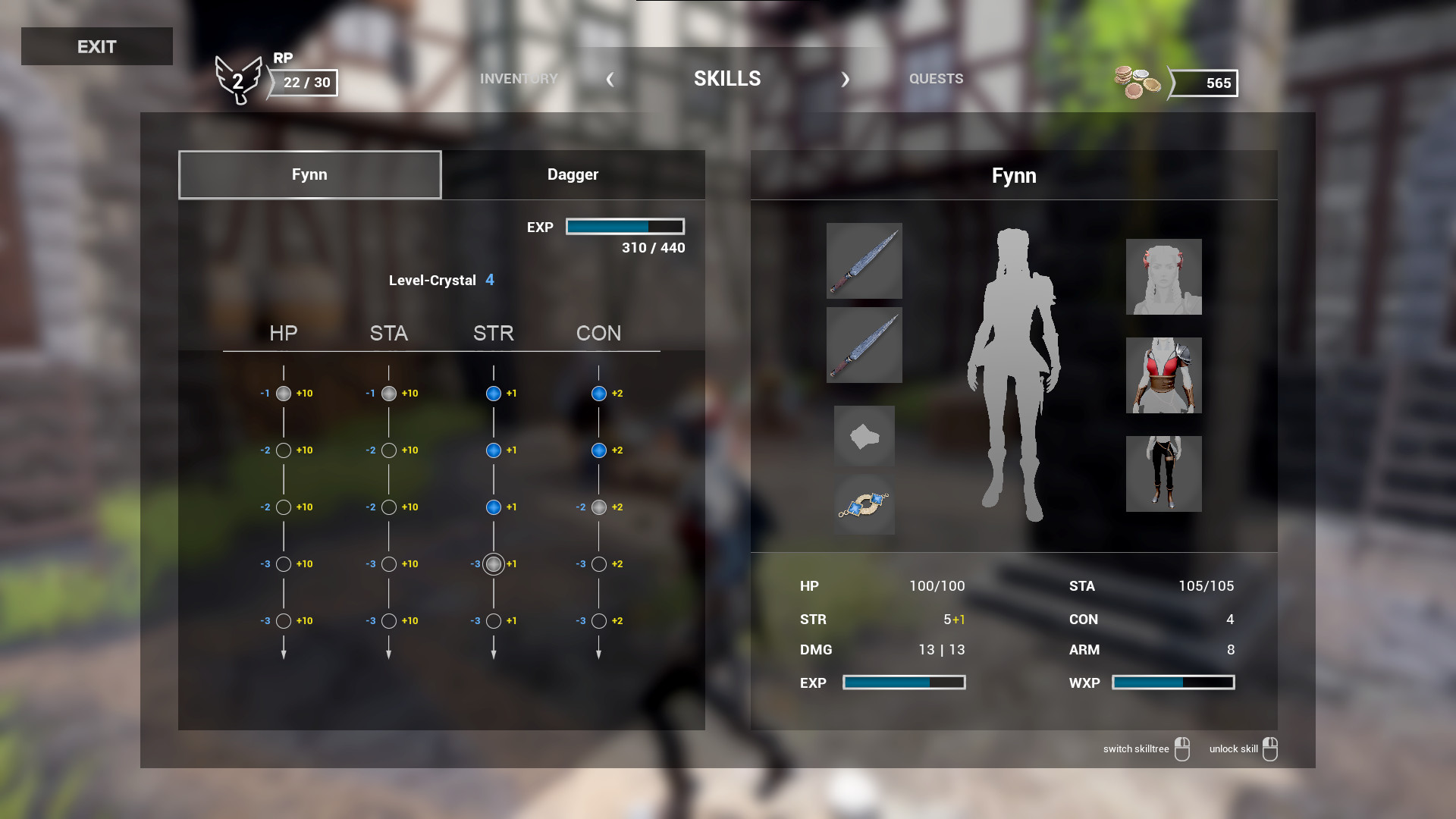1456x819 pixels.
Task: Click the leg armor slot
Action: point(1163,473)
